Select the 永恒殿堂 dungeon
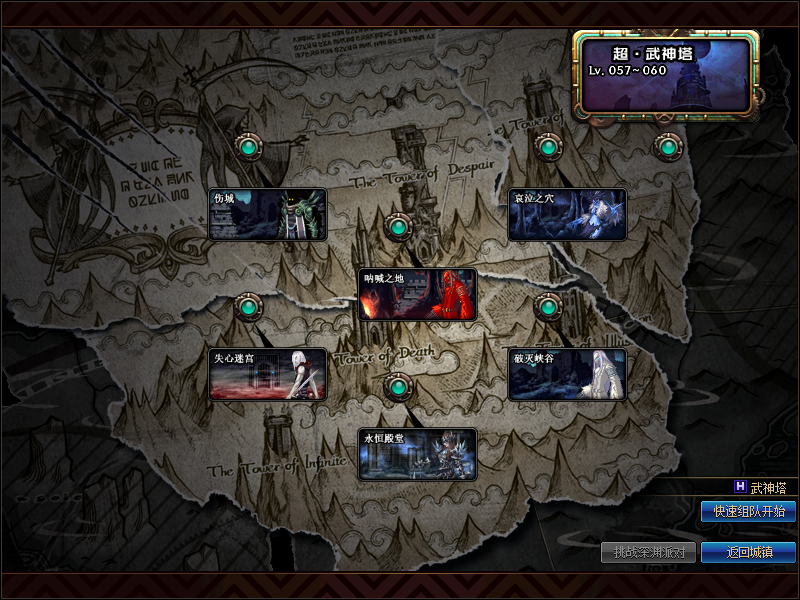The width and height of the screenshot is (800, 600). [417, 454]
